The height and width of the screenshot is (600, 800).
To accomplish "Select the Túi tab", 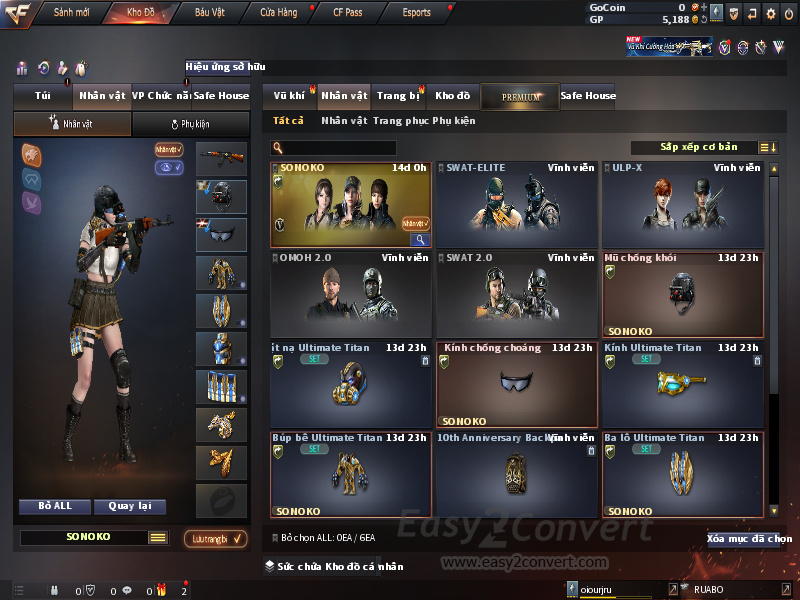I will click(43, 96).
